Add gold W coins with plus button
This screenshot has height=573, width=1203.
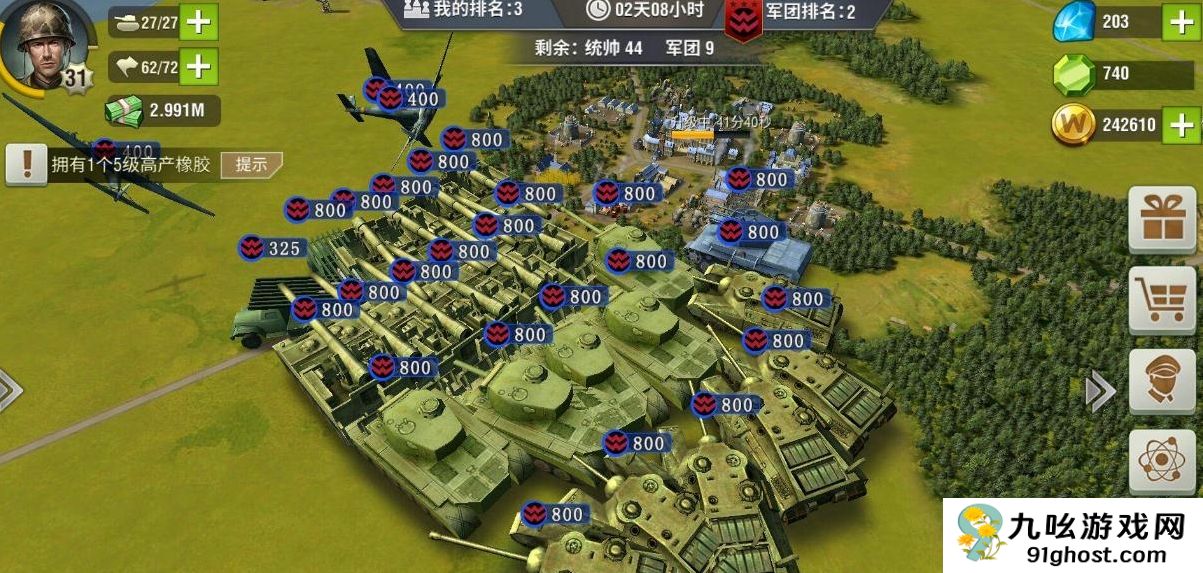pos(1180,125)
